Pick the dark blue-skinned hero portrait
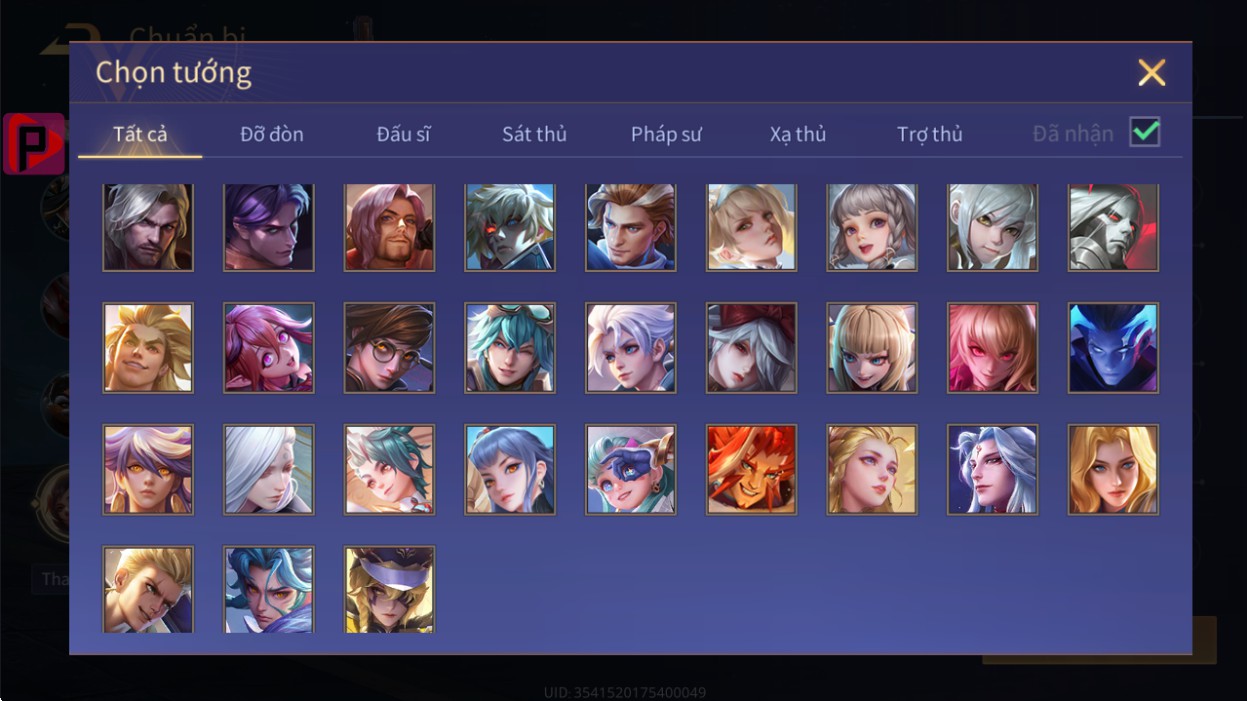This screenshot has width=1247, height=701. pyautogui.click(x=1113, y=348)
